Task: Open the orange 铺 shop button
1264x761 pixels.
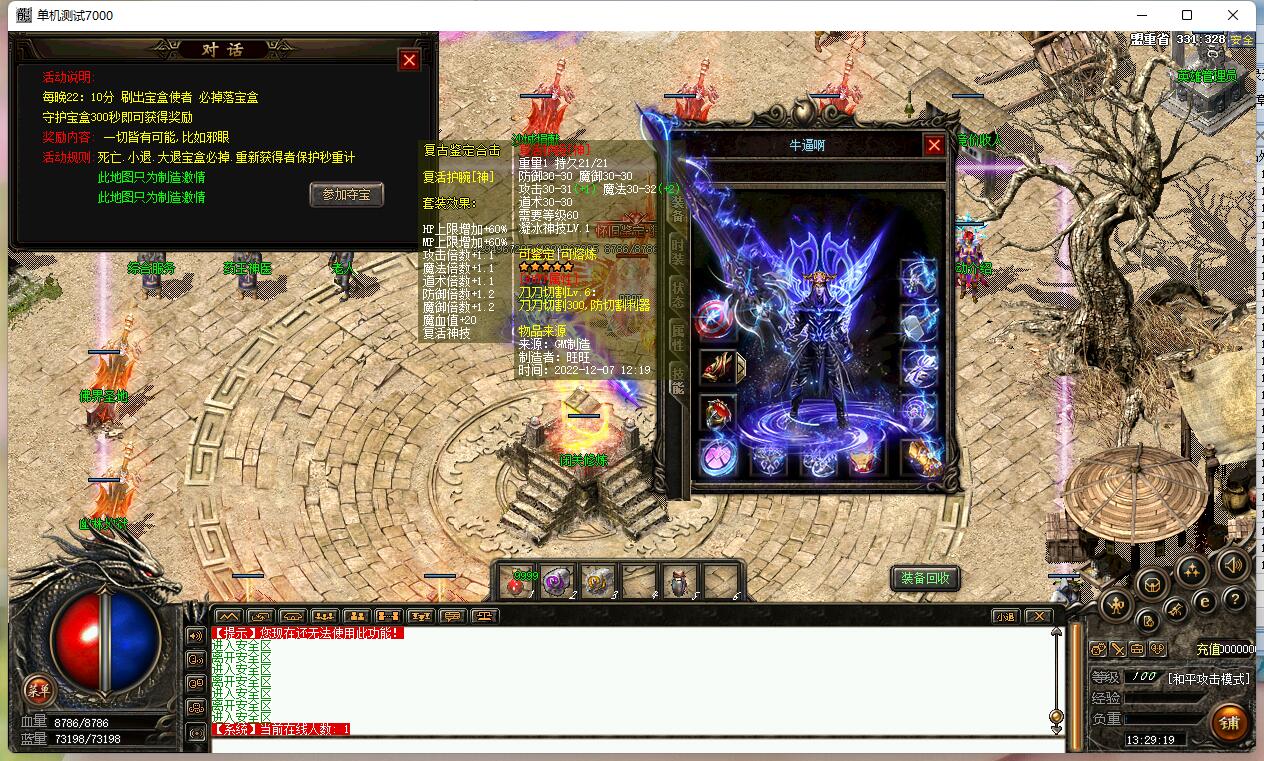Action: click(1229, 722)
